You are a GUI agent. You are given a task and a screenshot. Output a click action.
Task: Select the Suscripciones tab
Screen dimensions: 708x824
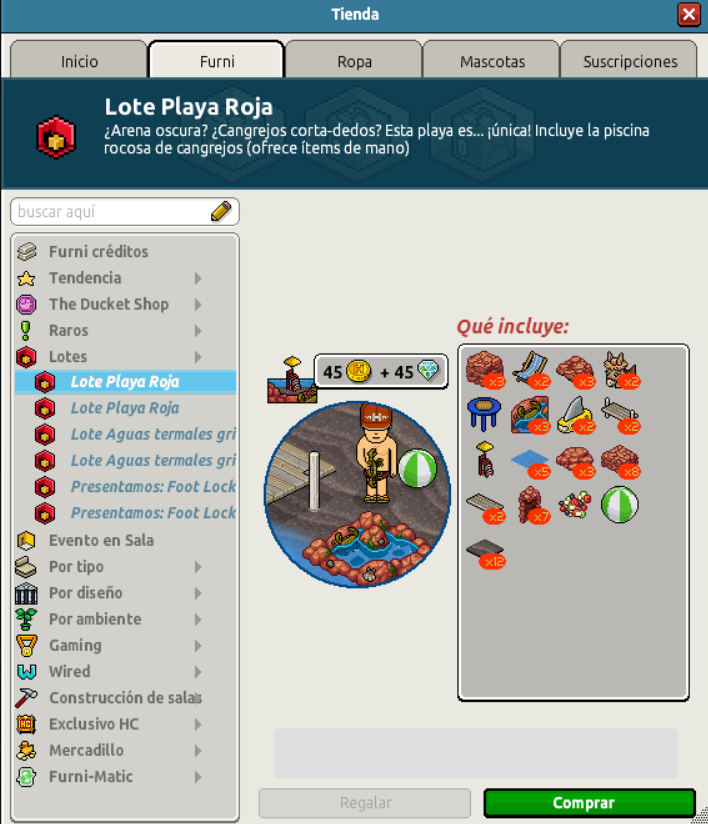tap(630, 61)
